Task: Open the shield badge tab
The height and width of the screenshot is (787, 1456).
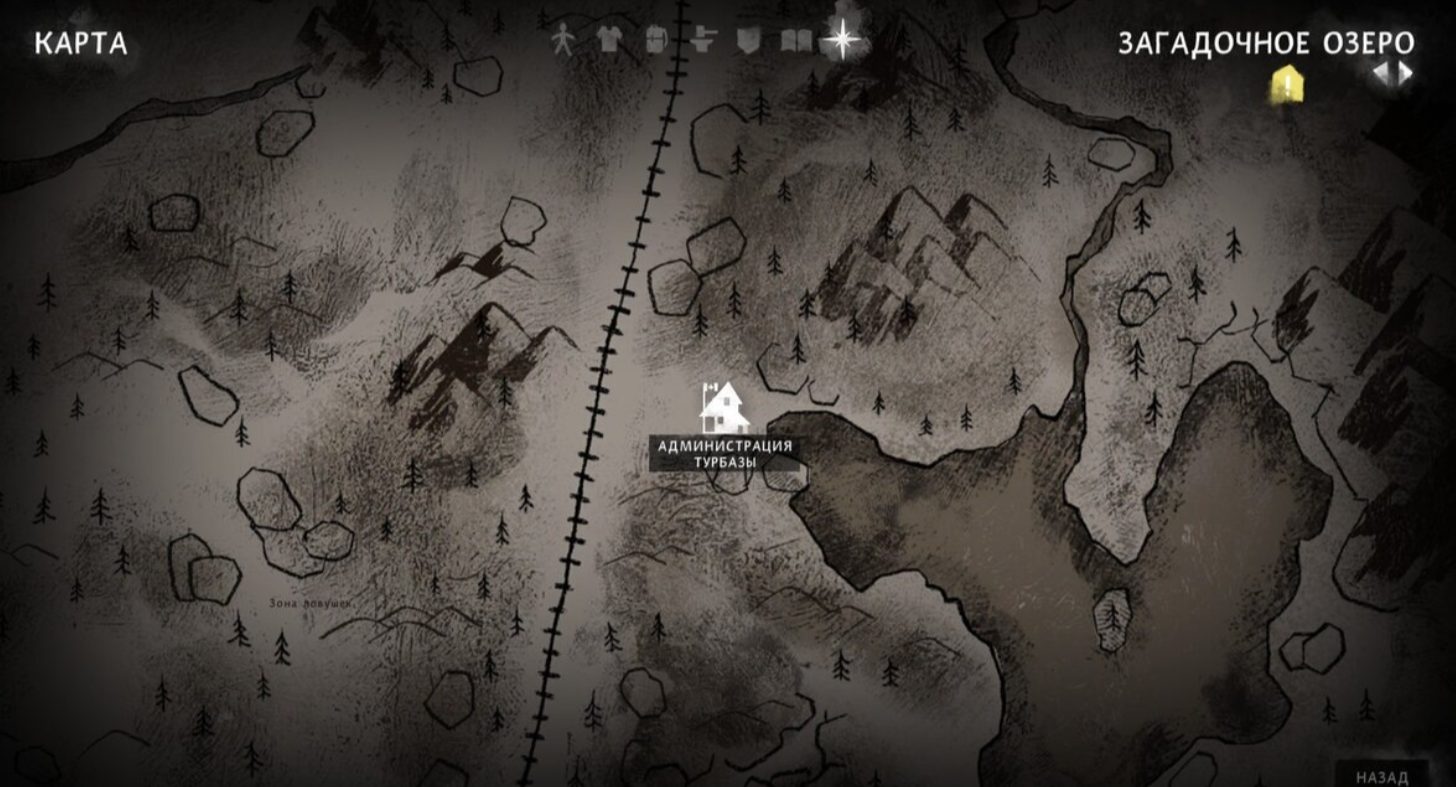Action: coord(748,41)
